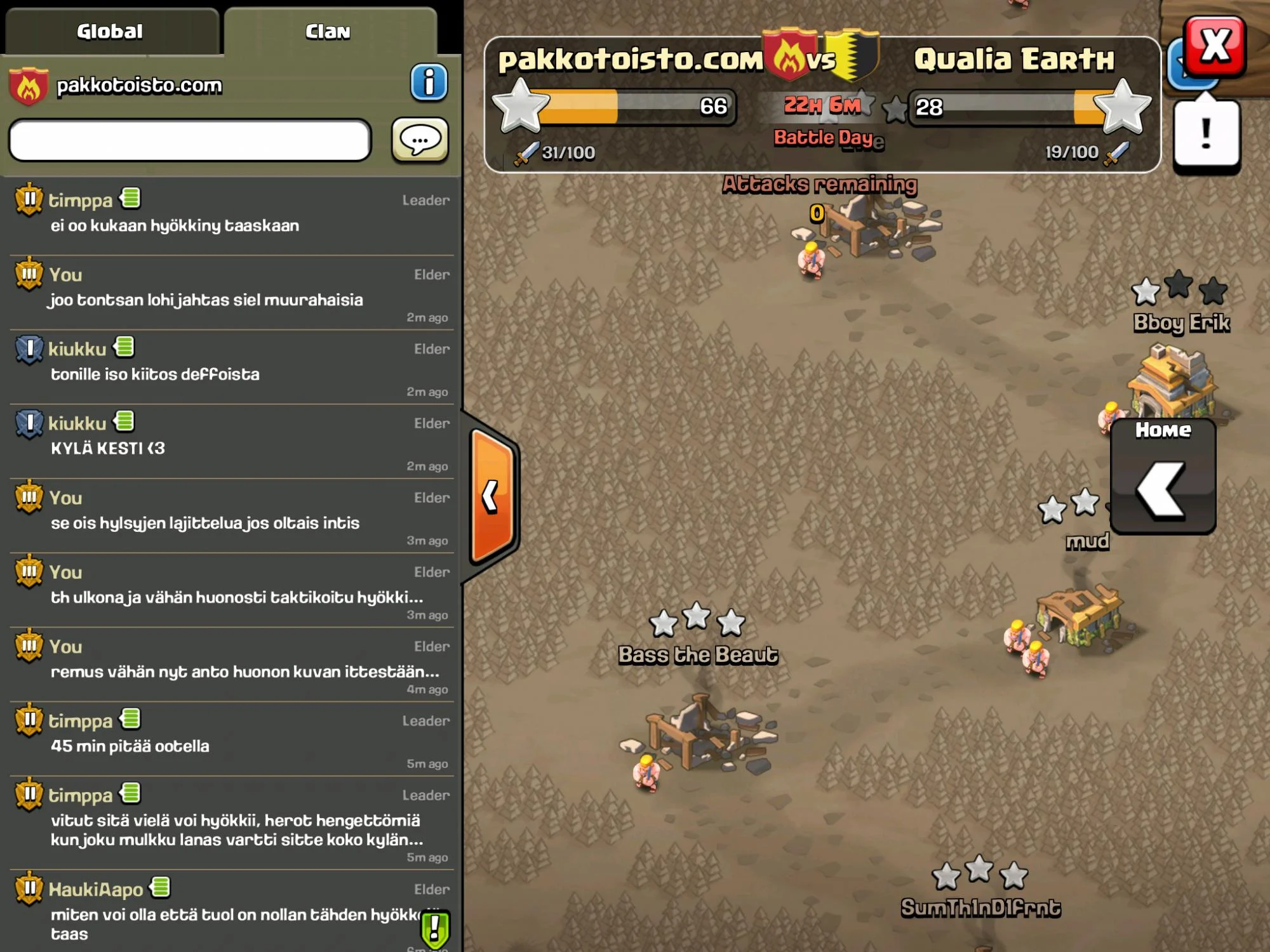
Task: Switch to the Global chat tab
Action: click(x=110, y=32)
